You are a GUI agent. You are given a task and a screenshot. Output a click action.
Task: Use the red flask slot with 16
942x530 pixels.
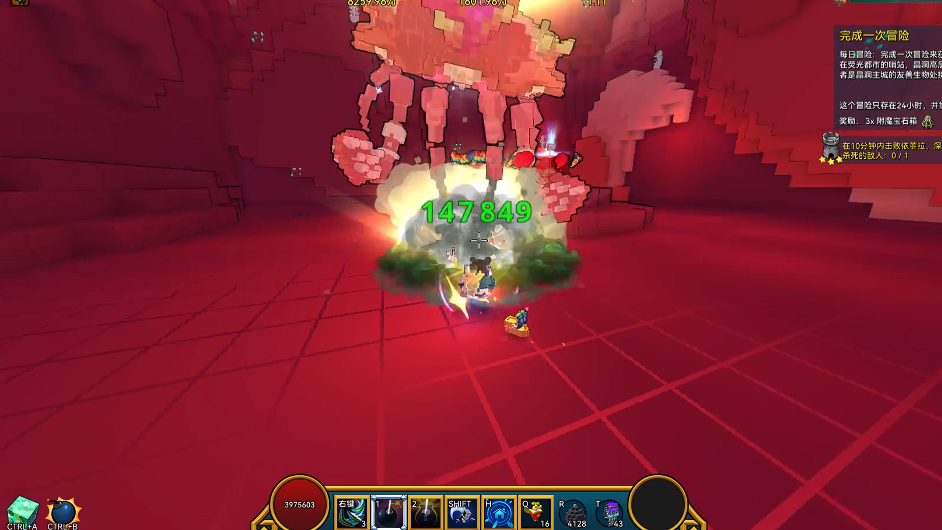[536, 512]
